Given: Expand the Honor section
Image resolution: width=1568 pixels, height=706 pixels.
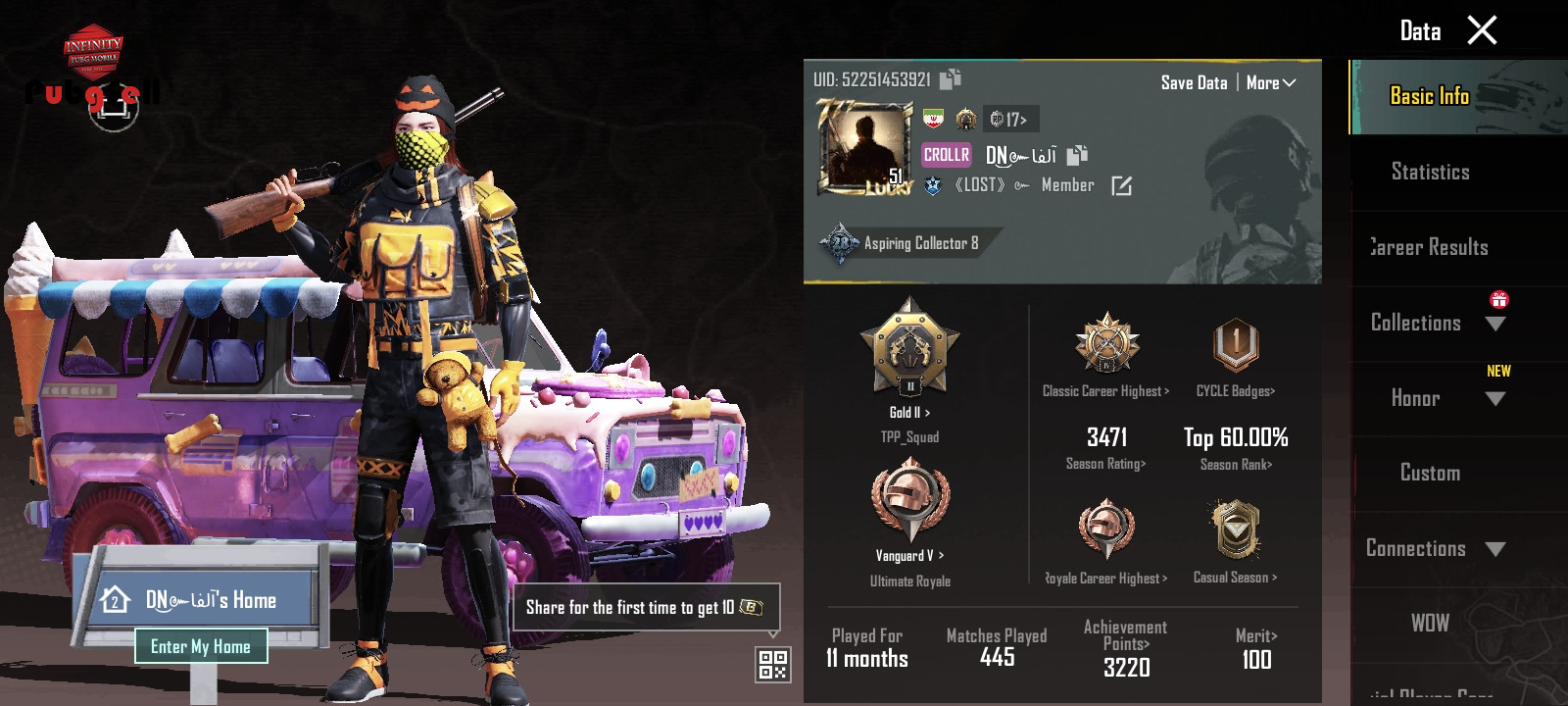Looking at the screenshot, I should click(x=1495, y=399).
